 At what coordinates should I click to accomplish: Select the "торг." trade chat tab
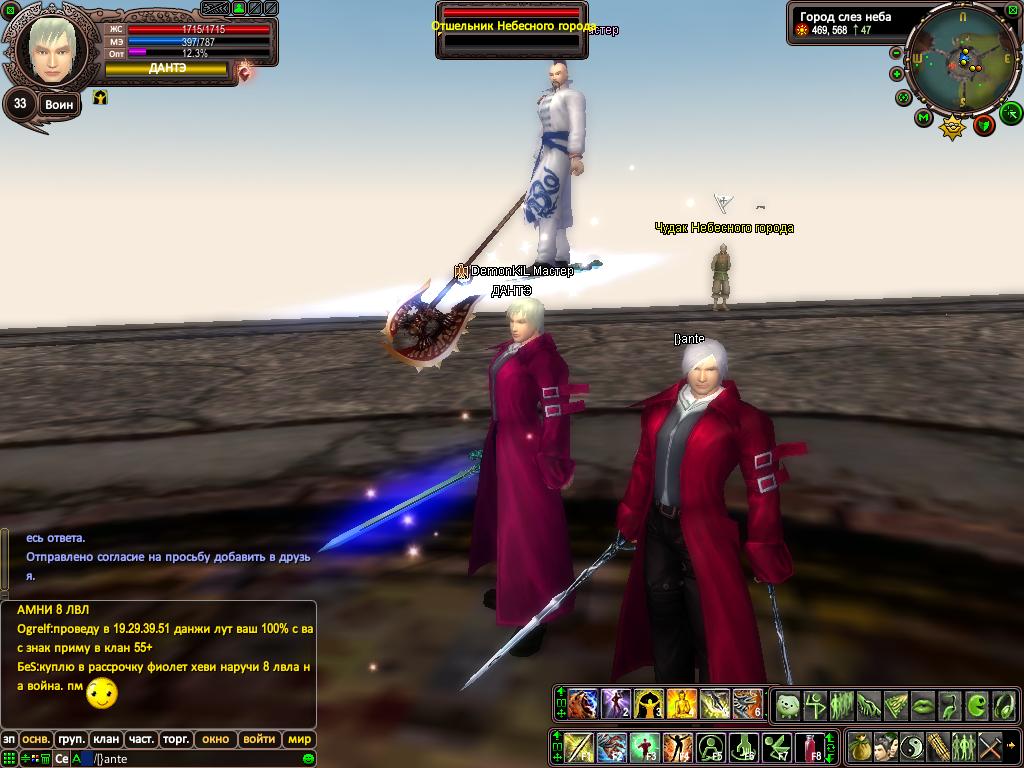pyautogui.click(x=176, y=740)
